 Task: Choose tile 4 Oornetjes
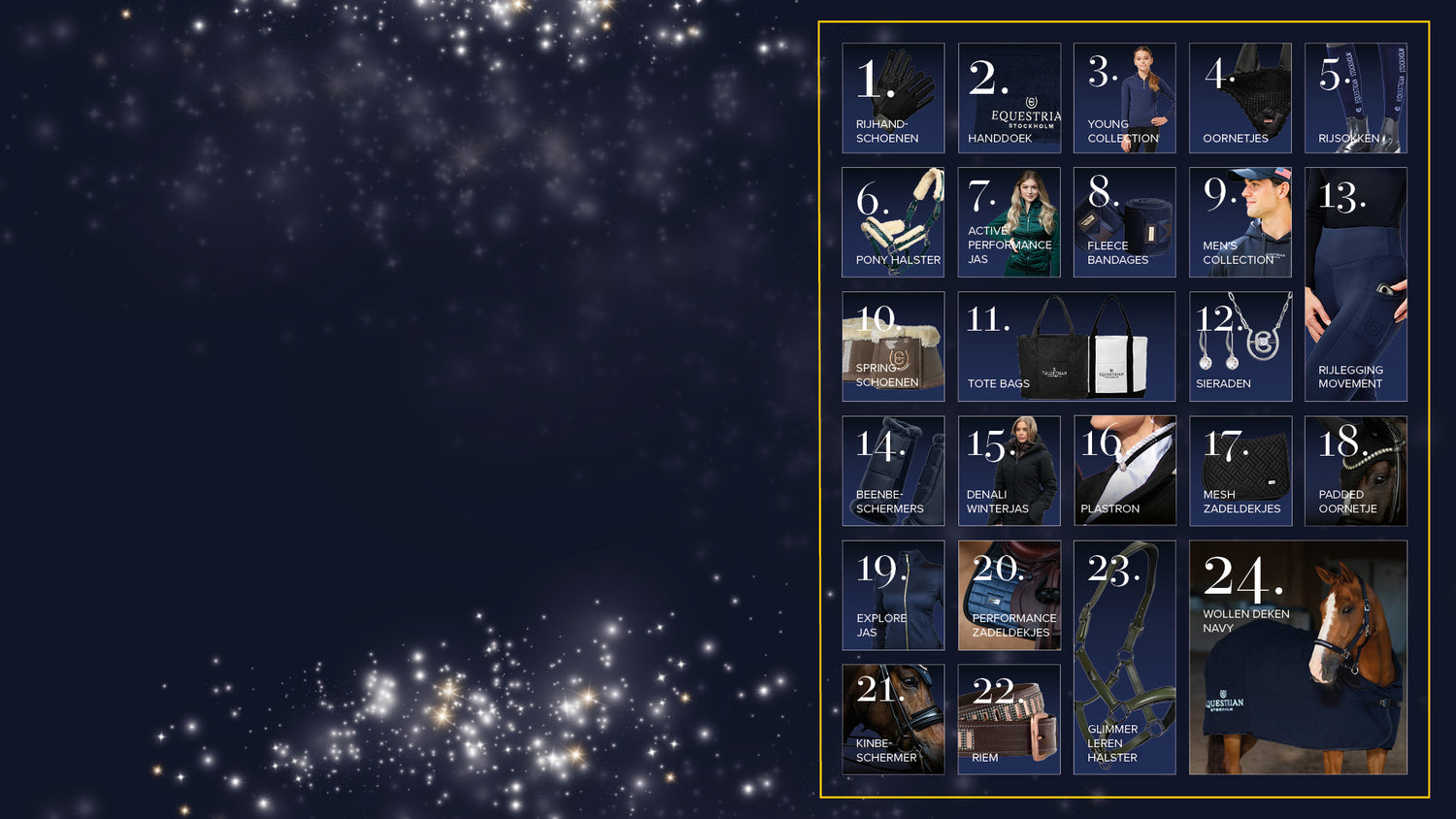tap(1240, 98)
